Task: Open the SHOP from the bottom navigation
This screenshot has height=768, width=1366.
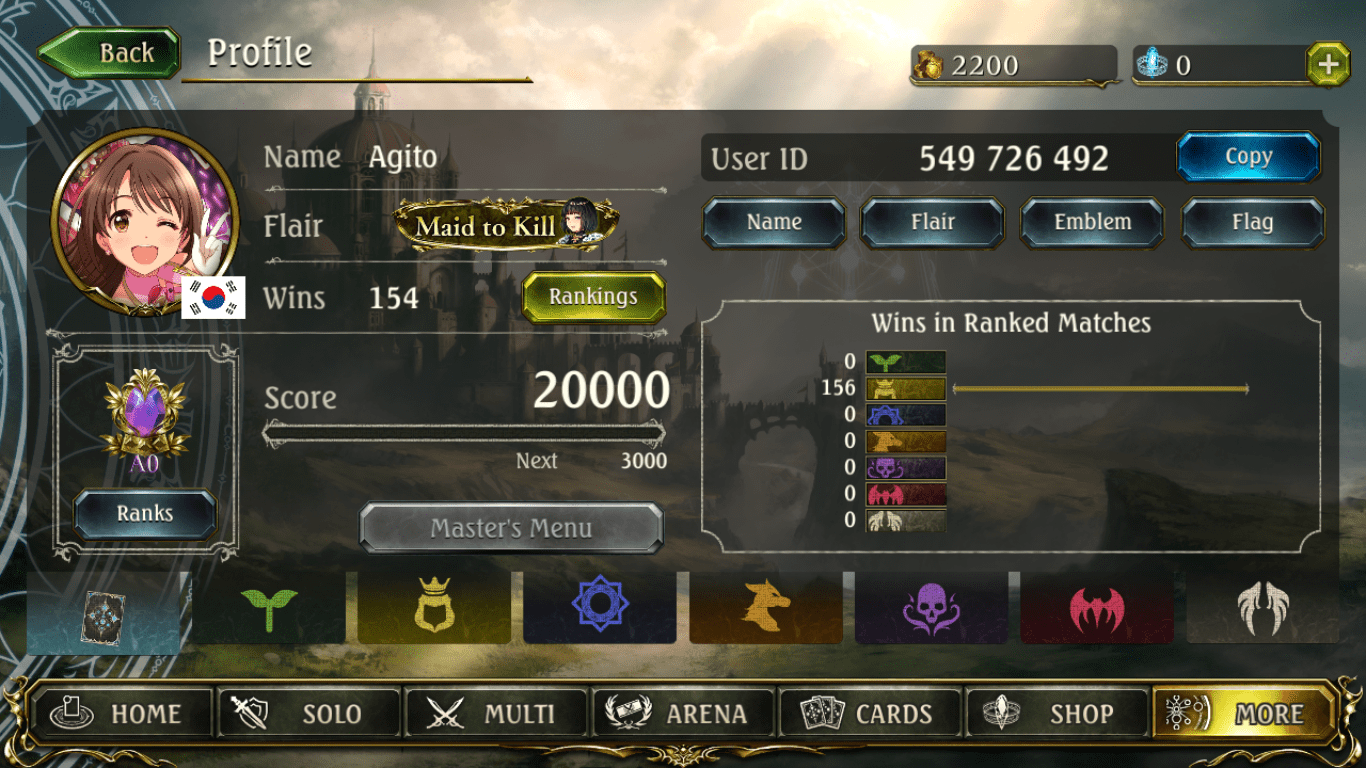Action: [1058, 713]
